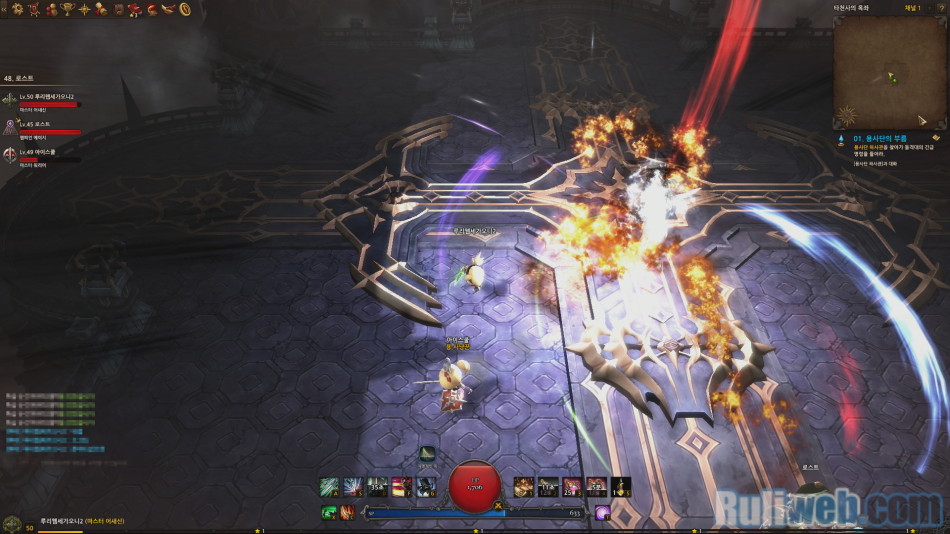Activate the green slash skill in slot A
This screenshot has height=534, width=950.
329,487
